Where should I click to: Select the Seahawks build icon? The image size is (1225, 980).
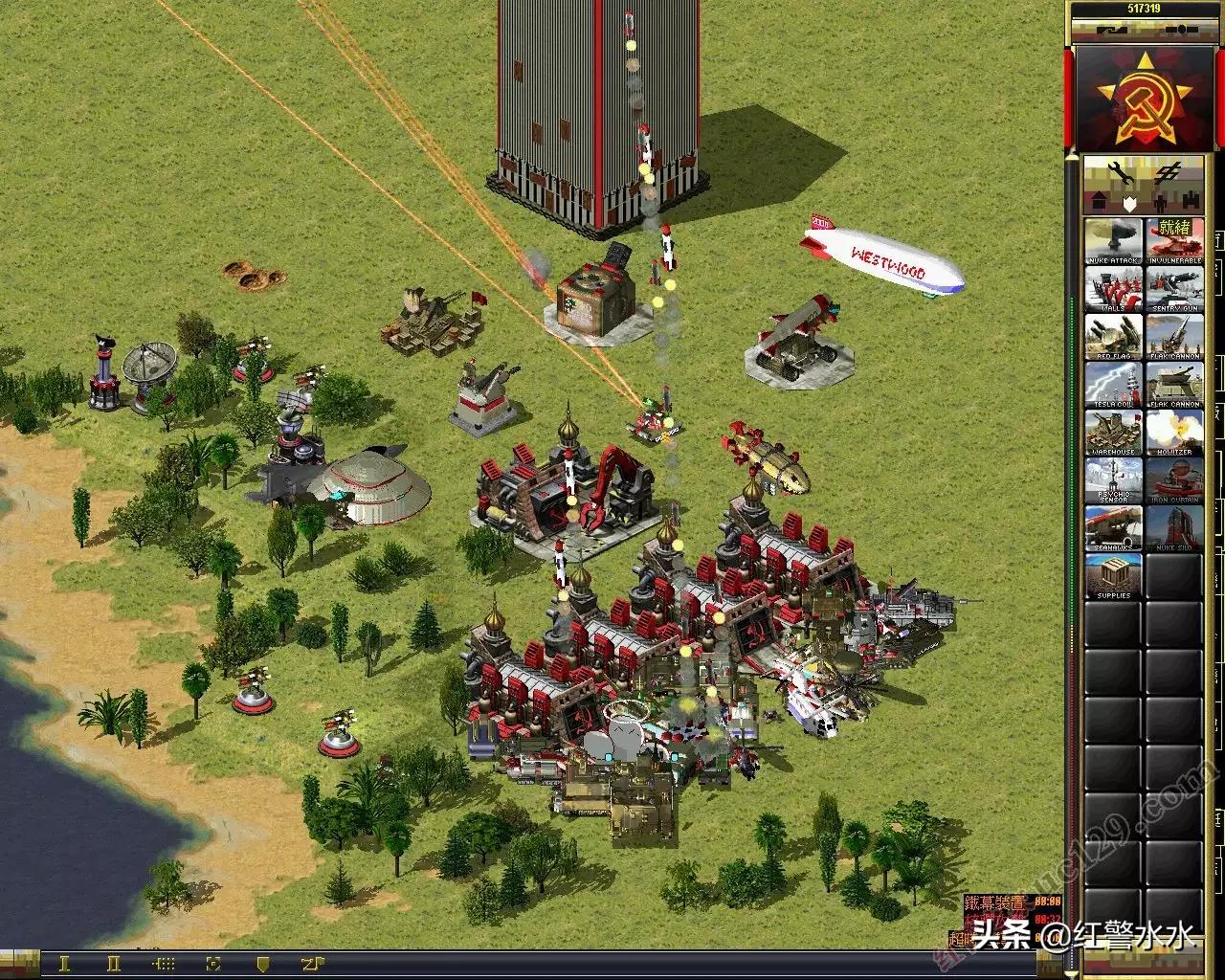coord(1113,529)
